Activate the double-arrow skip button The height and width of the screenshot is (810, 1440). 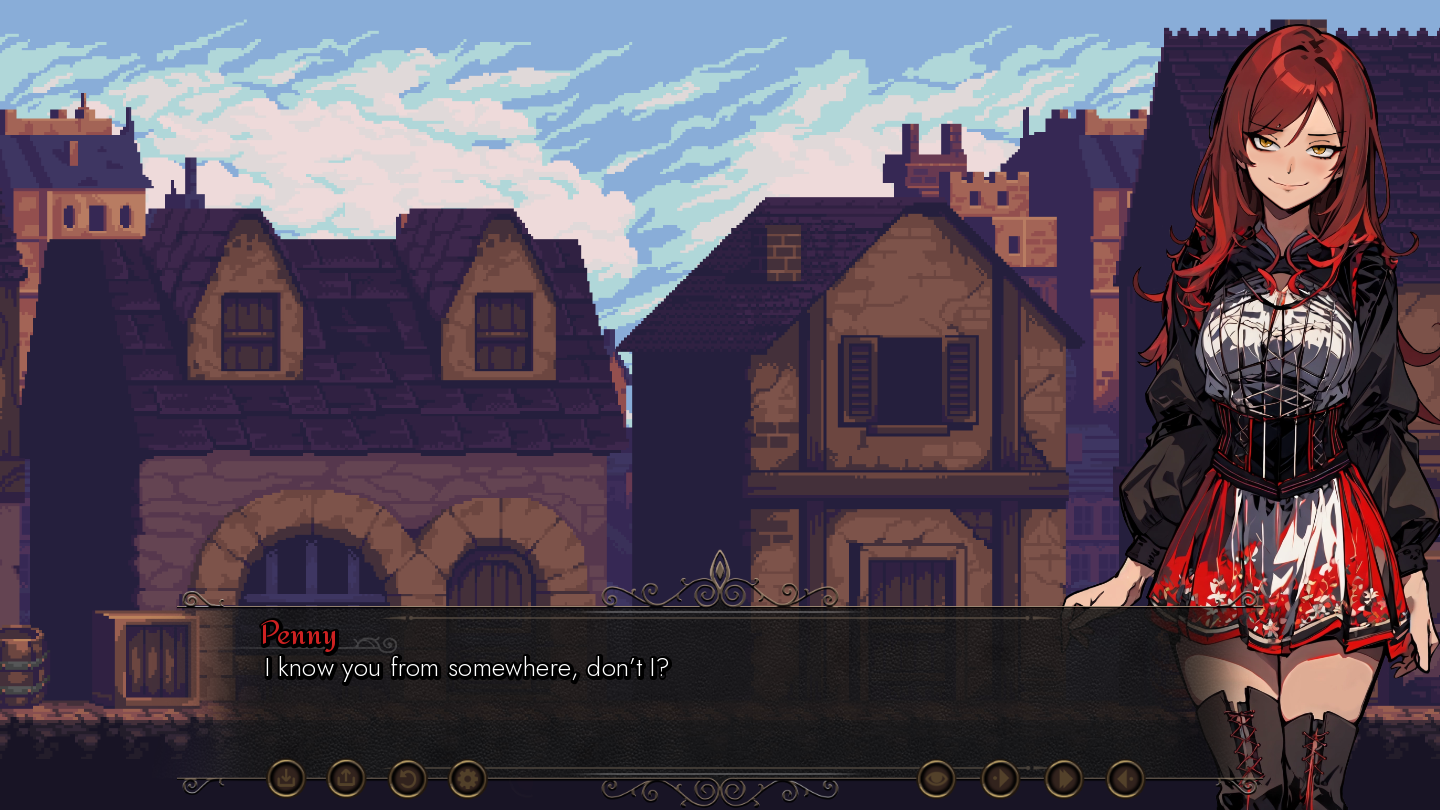(1064, 777)
